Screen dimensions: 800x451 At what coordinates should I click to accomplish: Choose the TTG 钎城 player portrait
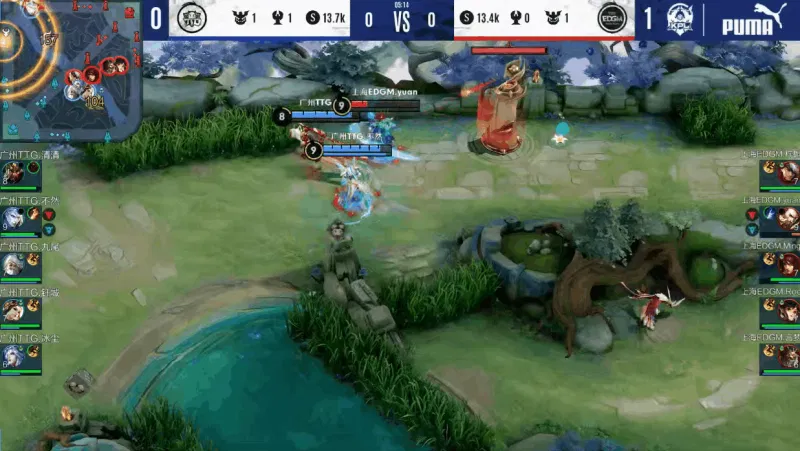point(14,311)
